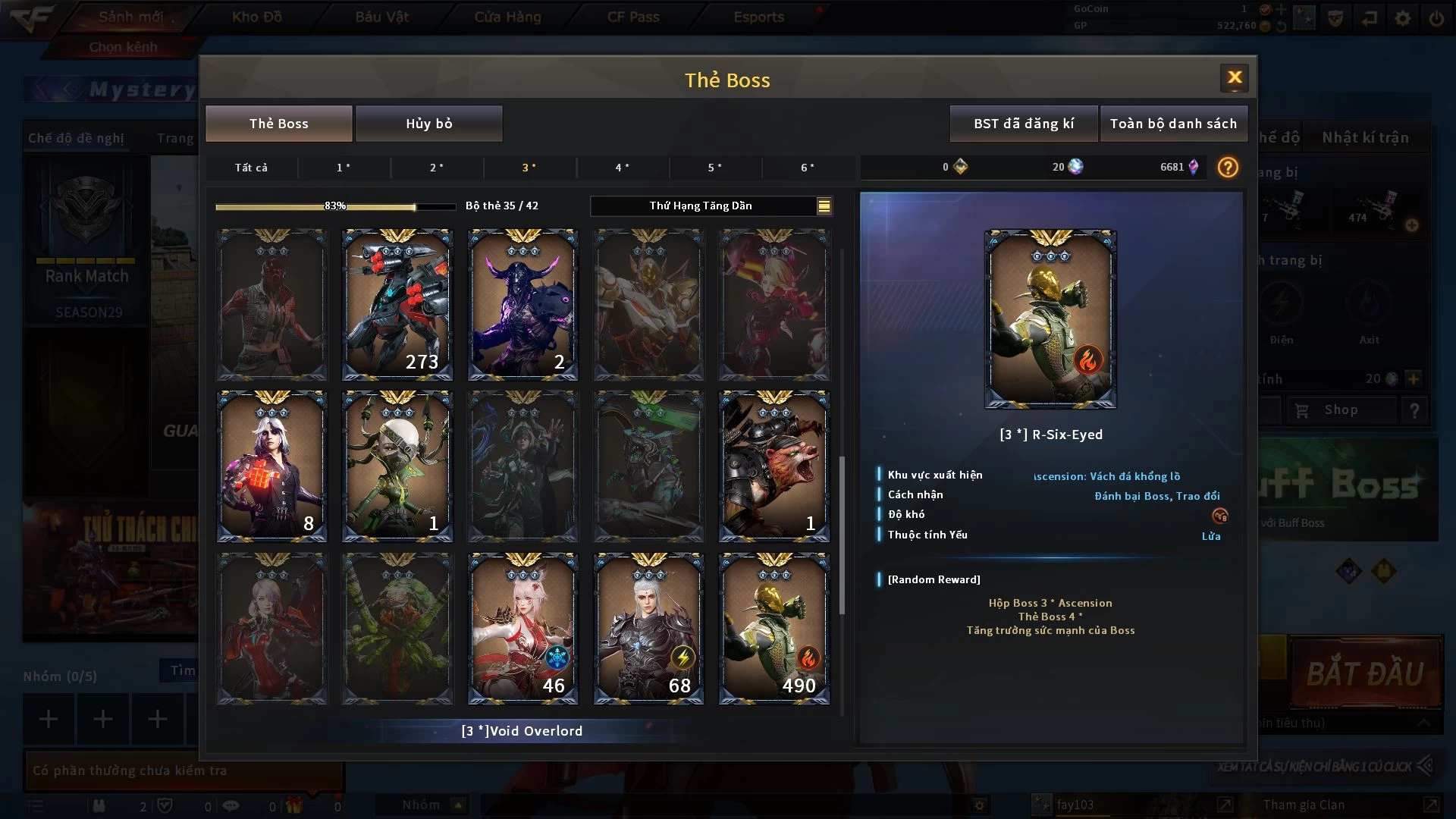1456x819 pixels.
Task: Filter cards by 1 star
Action: click(x=344, y=168)
